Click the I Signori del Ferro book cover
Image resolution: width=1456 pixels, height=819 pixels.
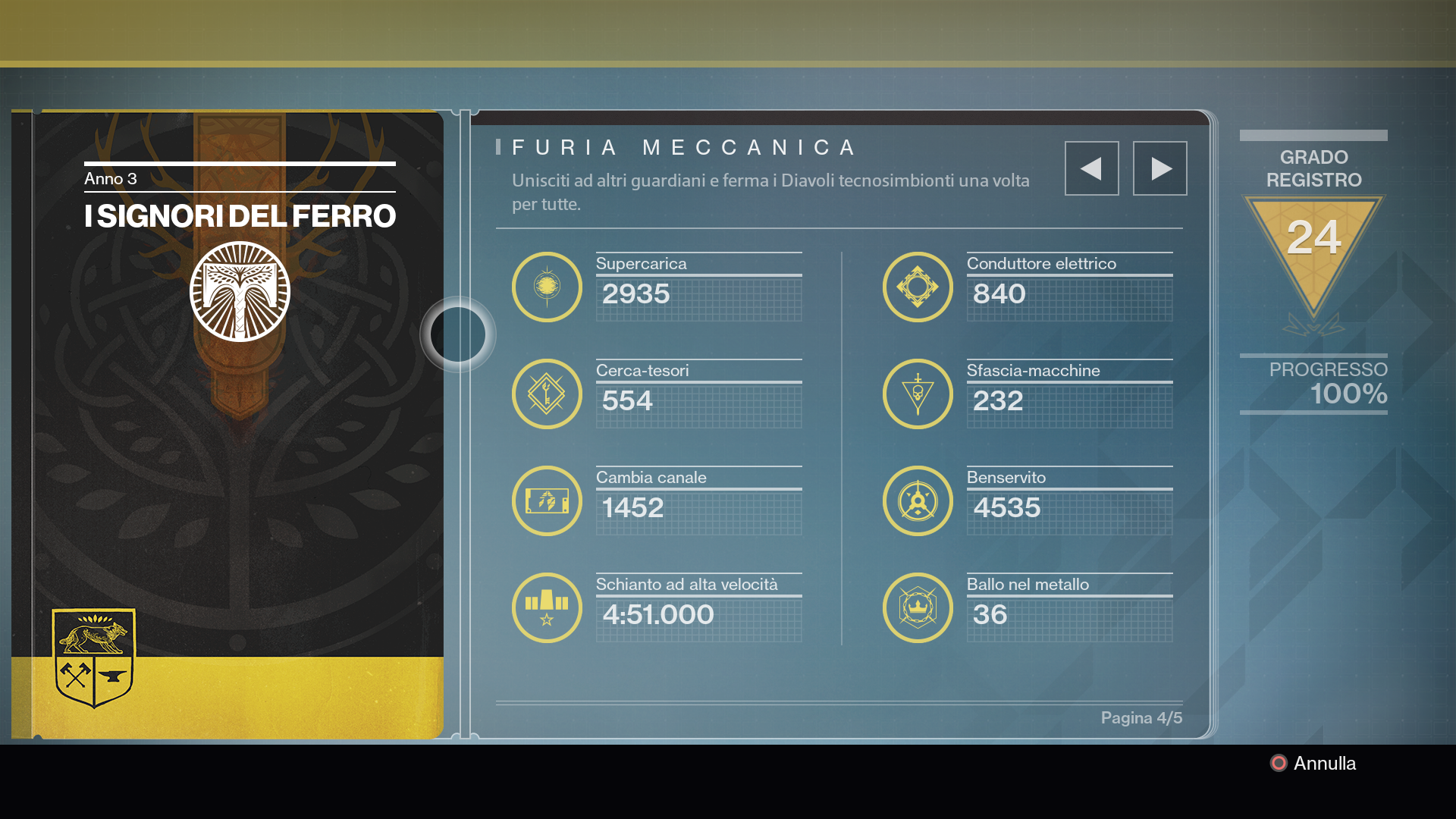coord(238,425)
